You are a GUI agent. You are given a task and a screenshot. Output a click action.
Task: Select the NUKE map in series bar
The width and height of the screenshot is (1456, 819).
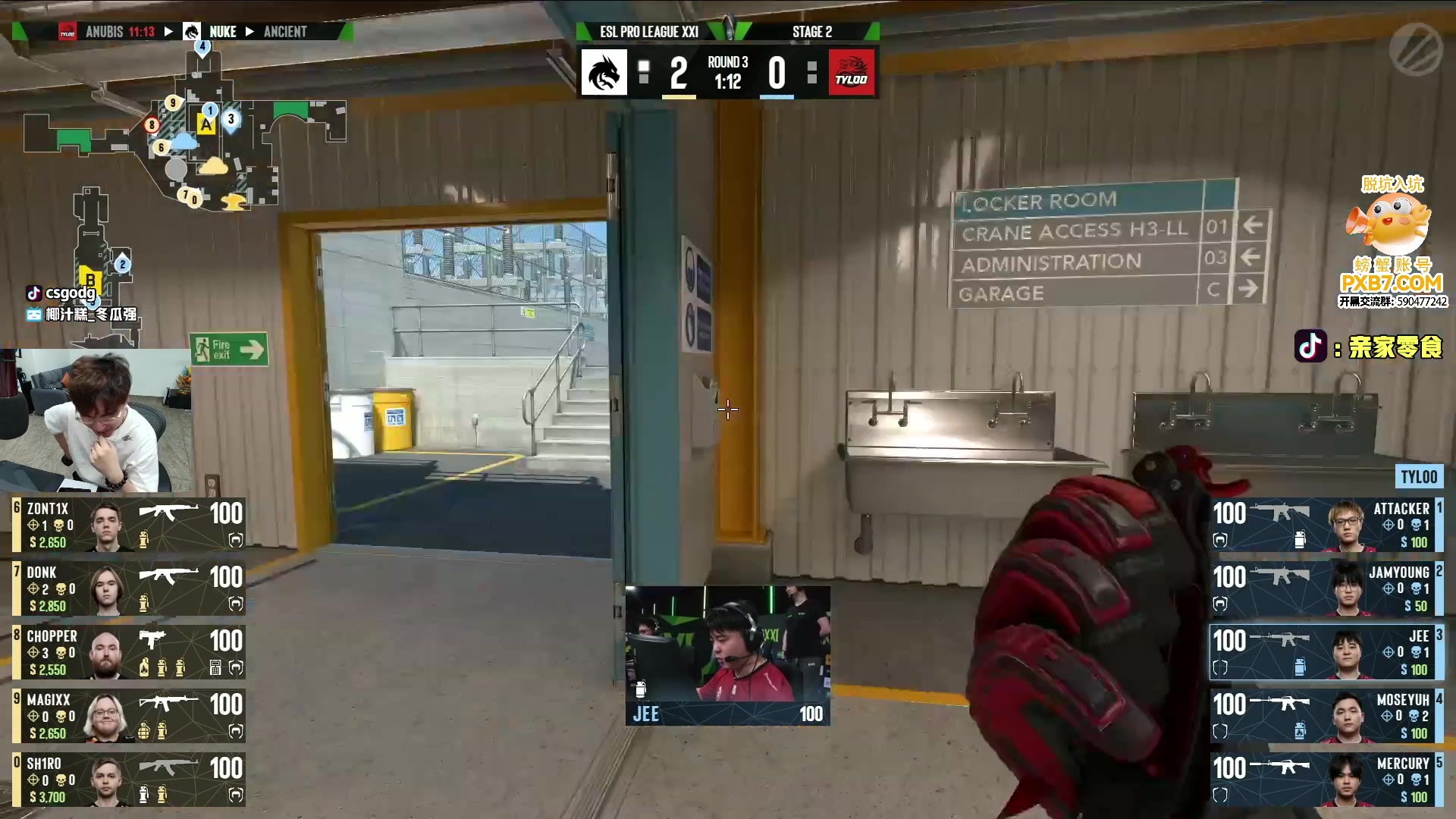click(x=222, y=32)
